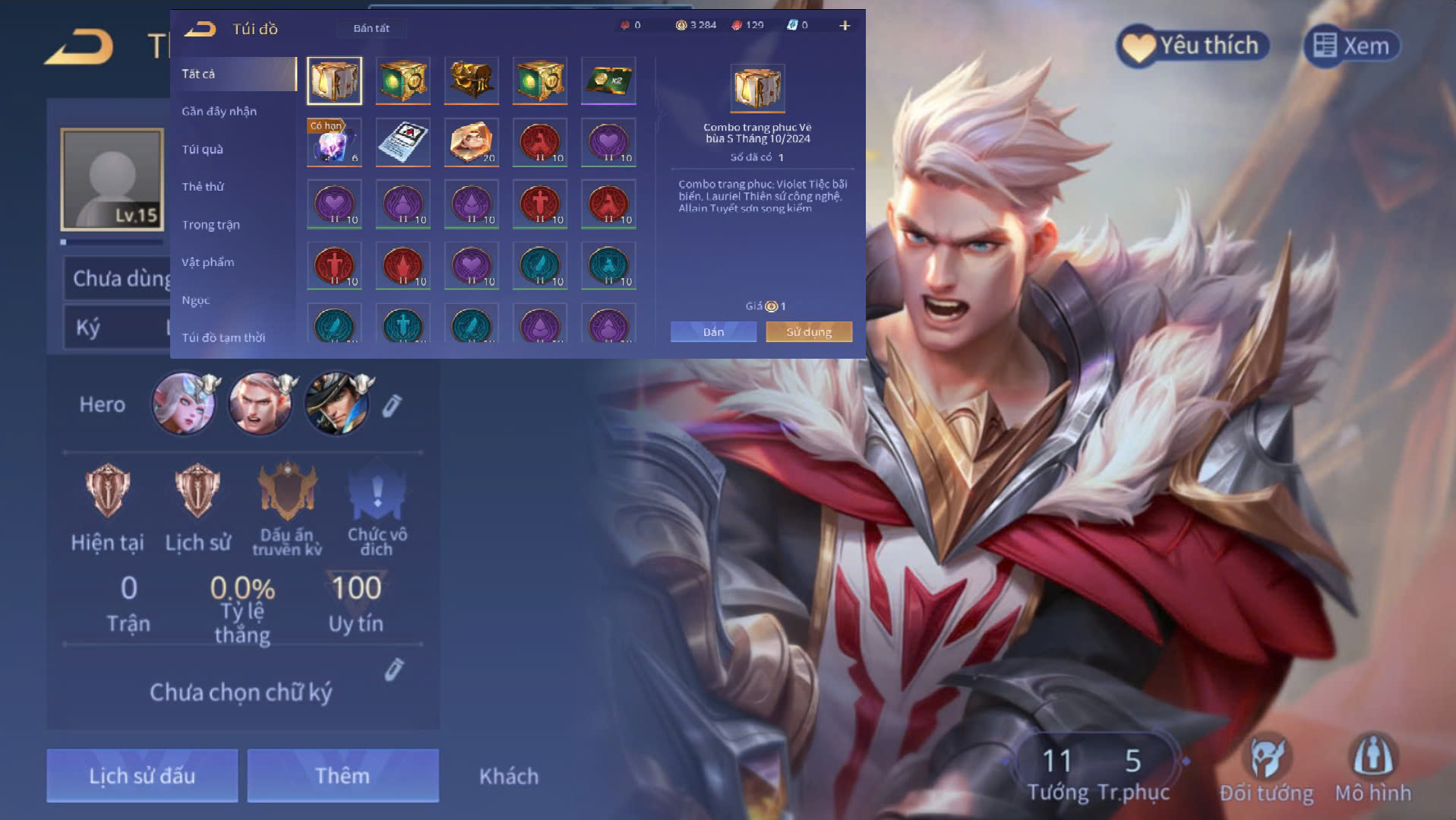This screenshot has width=1456, height=820.
Task: Select the Thẻ thử category
Action: [203, 187]
